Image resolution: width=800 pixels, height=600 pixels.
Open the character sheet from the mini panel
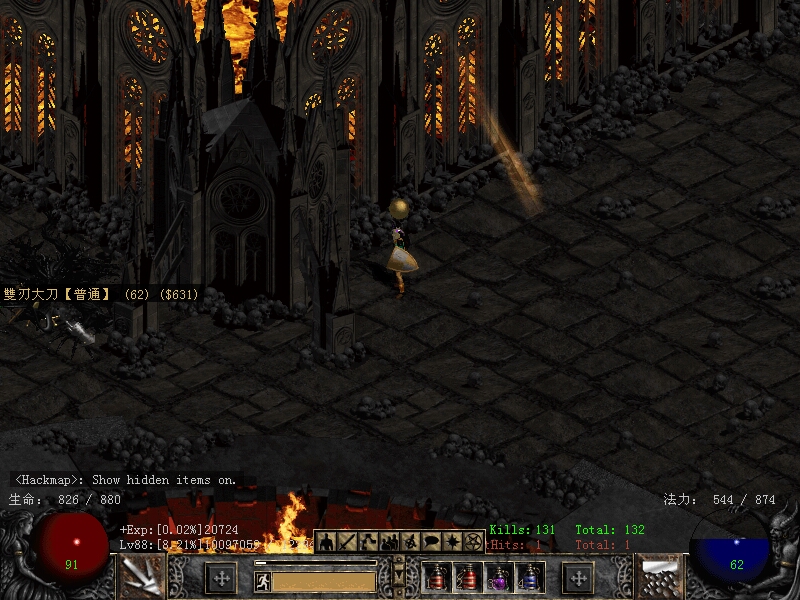pos(326,542)
